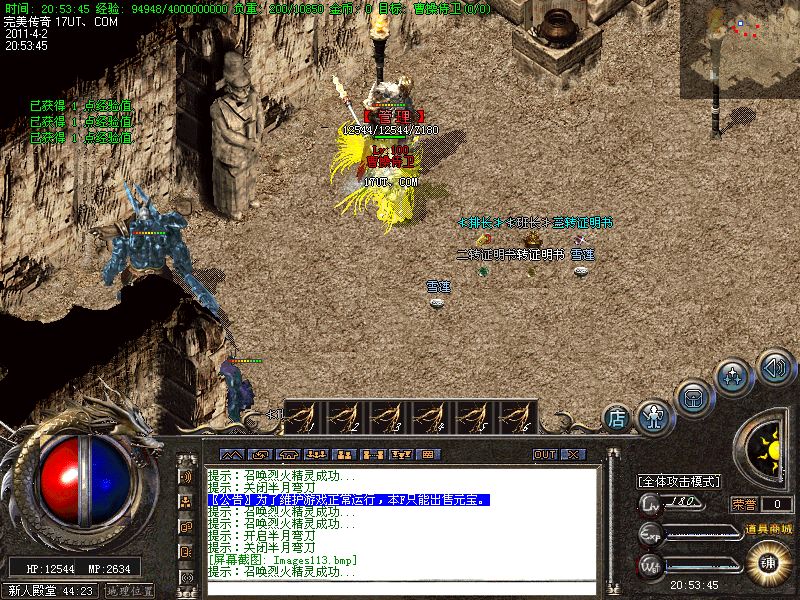800x600 pixels.
Task: Select hotbar slot 3
Action: [388, 417]
